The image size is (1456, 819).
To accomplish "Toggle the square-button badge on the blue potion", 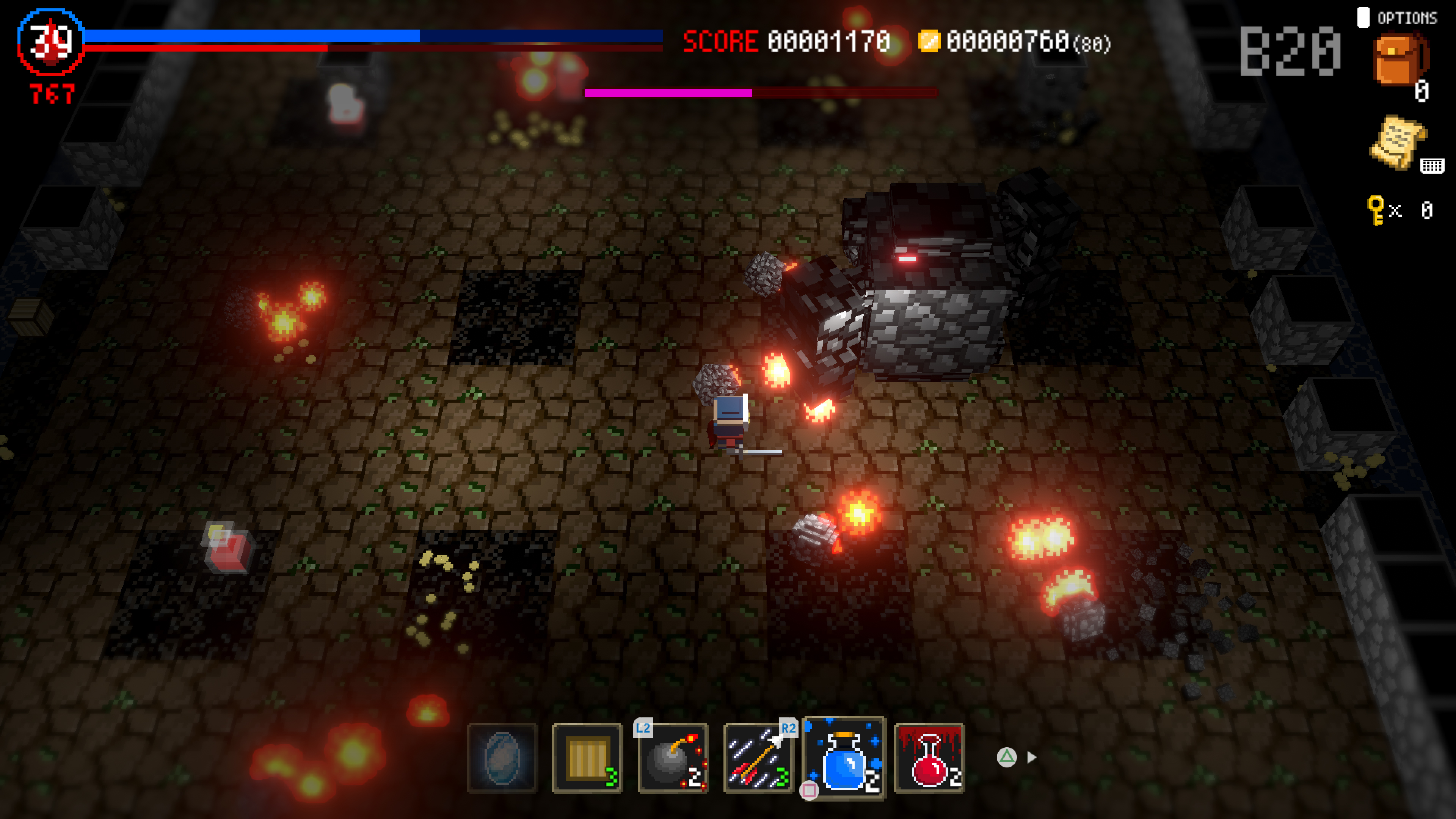I will click(810, 789).
